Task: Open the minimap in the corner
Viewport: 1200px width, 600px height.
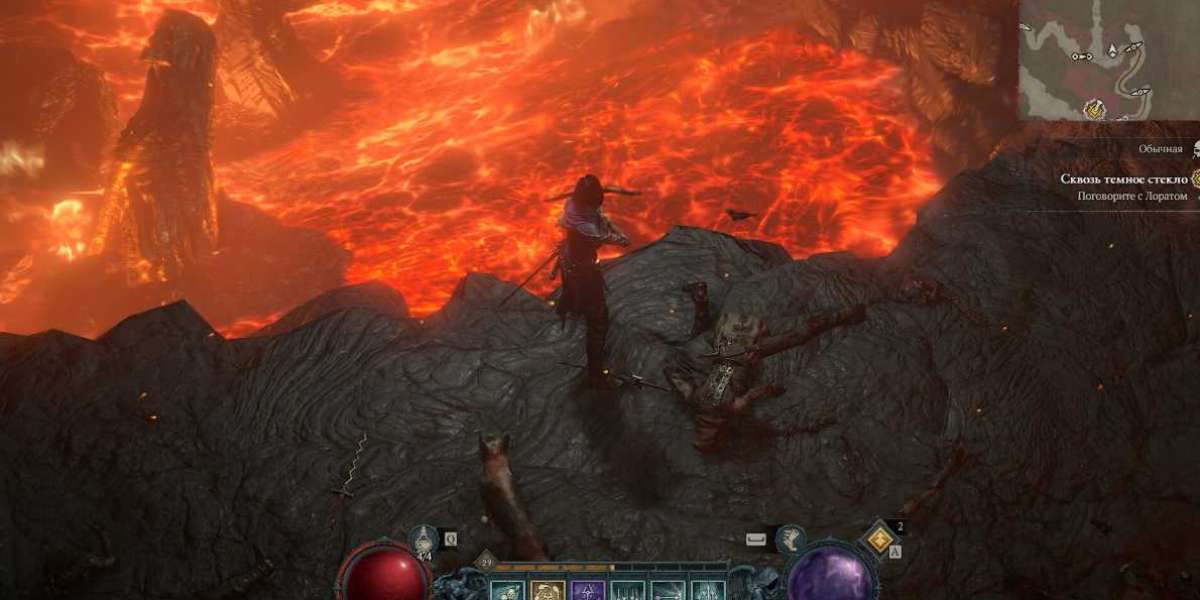Action: (1108, 58)
